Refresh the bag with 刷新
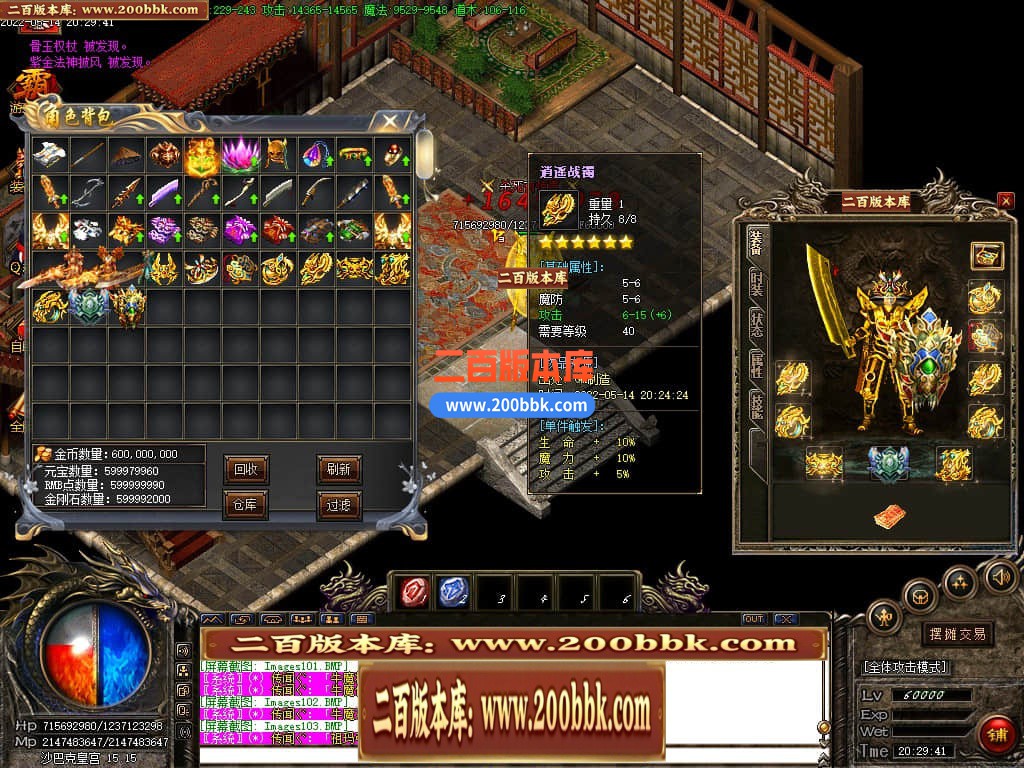The height and width of the screenshot is (768, 1024). [x=339, y=469]
